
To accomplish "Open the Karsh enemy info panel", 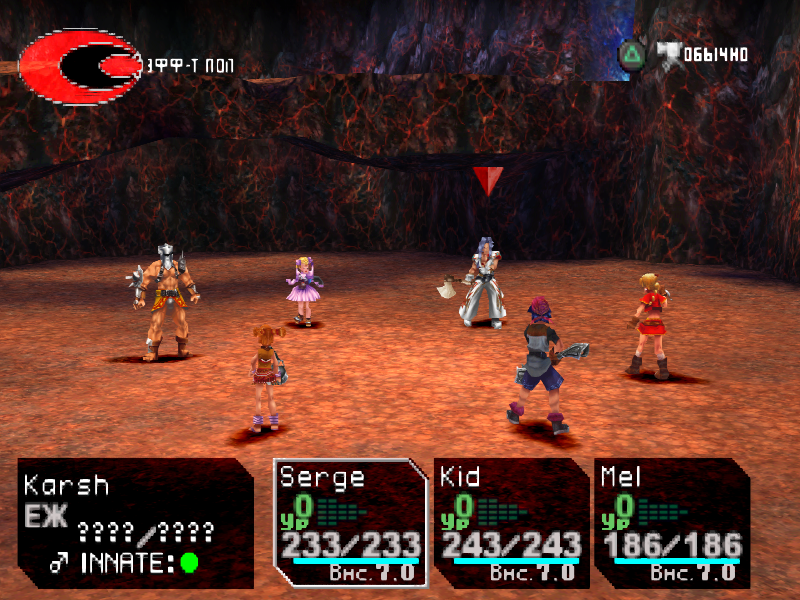I will pos(135,522).
